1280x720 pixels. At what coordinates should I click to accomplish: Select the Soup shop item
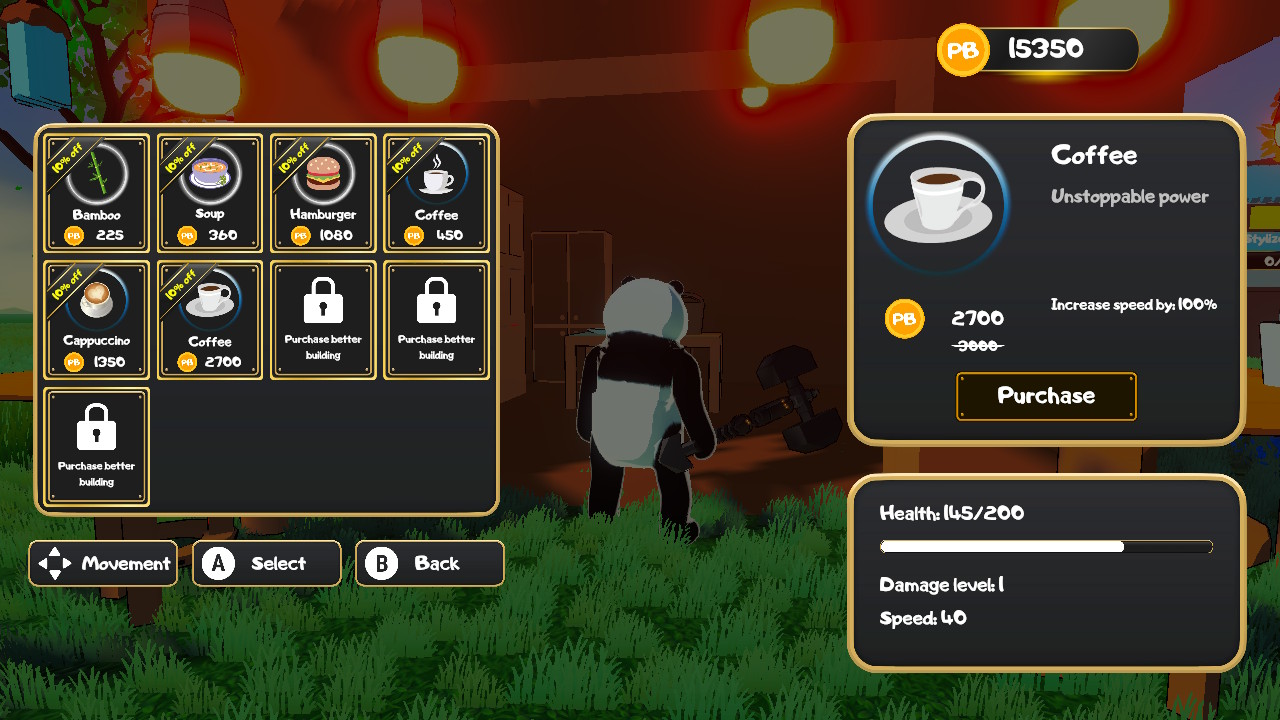click(209, 194)
